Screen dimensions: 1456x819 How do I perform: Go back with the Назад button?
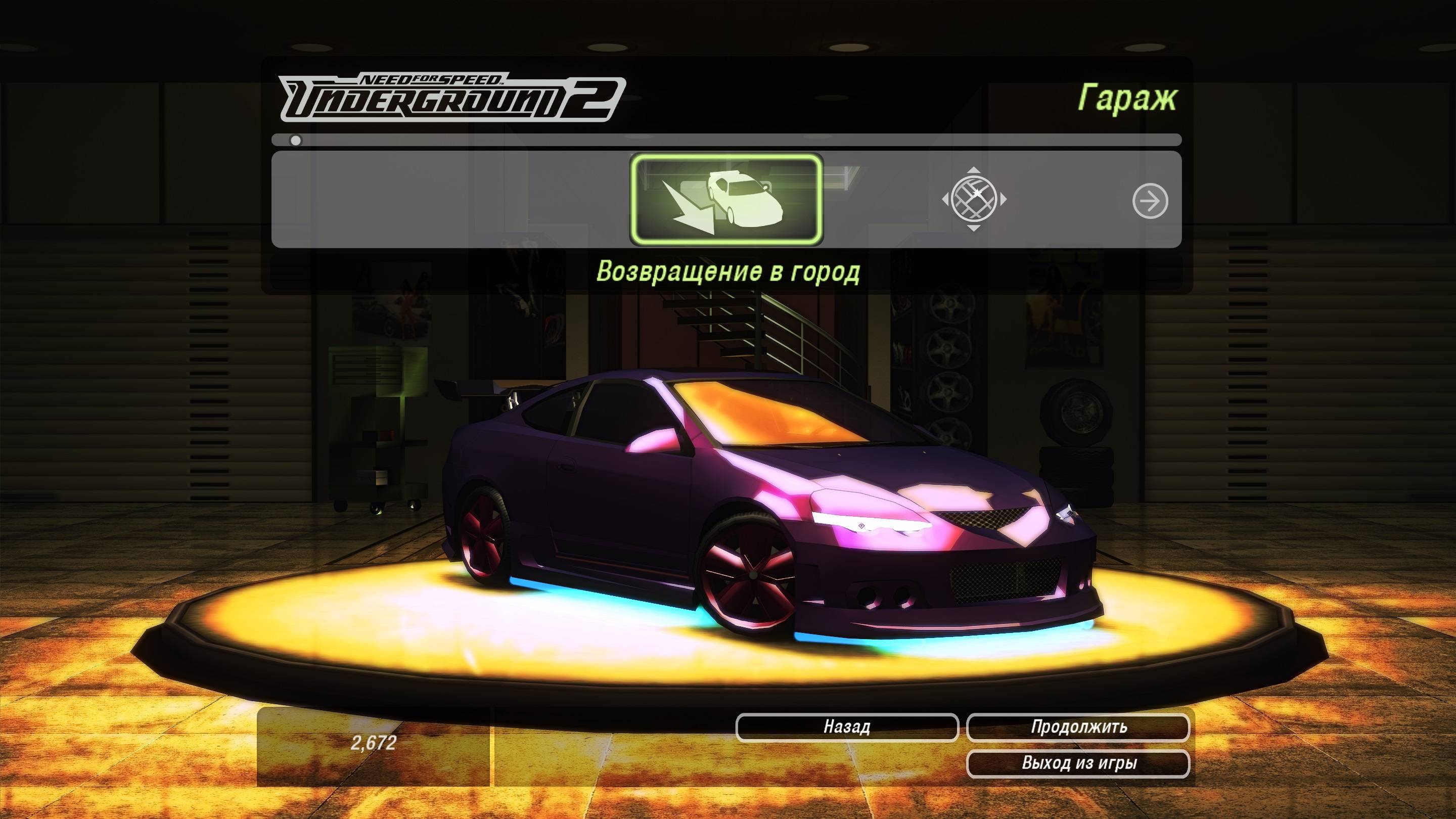coord(847,727)
